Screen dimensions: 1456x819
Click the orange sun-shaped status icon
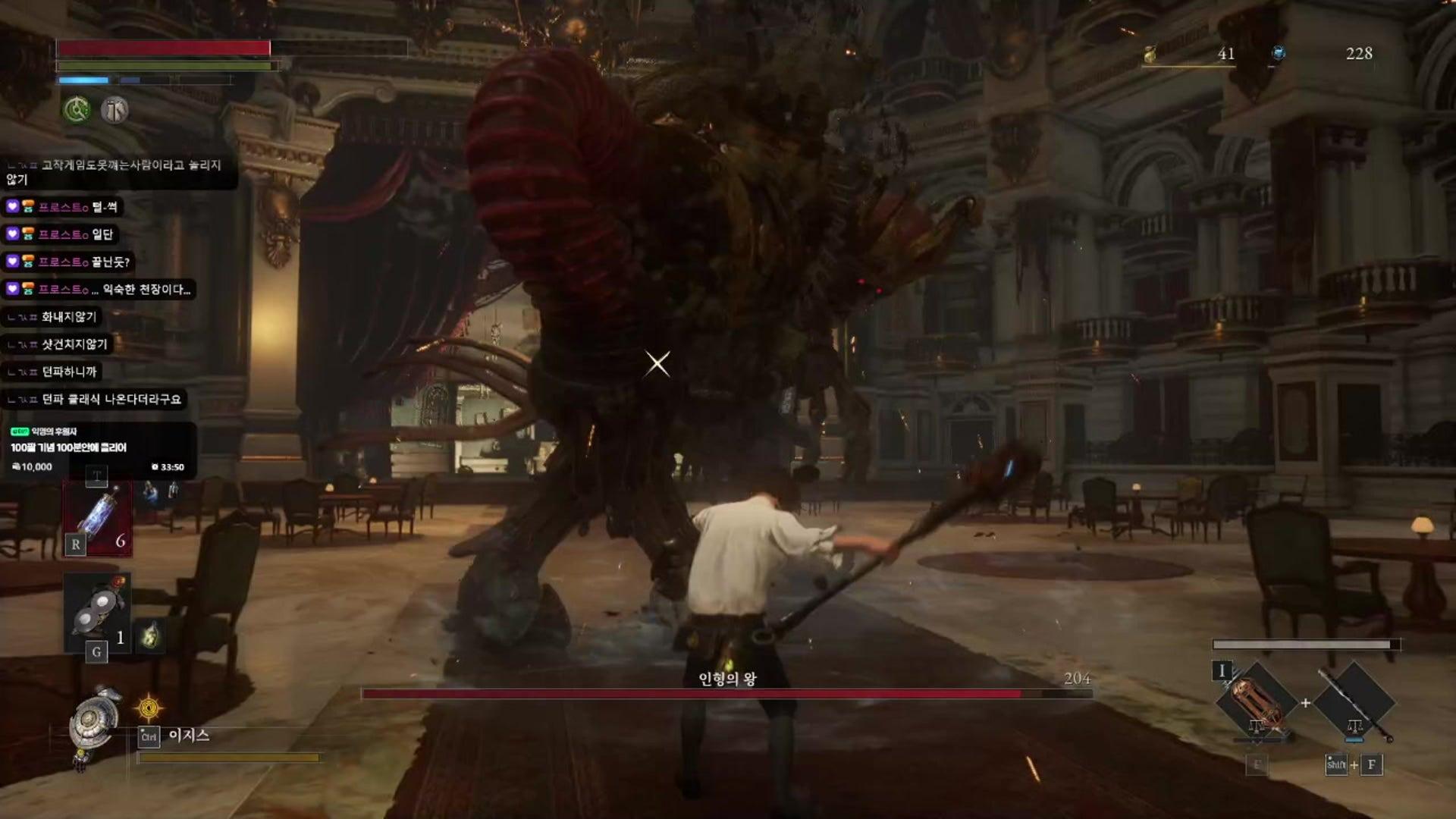point(149,708)
